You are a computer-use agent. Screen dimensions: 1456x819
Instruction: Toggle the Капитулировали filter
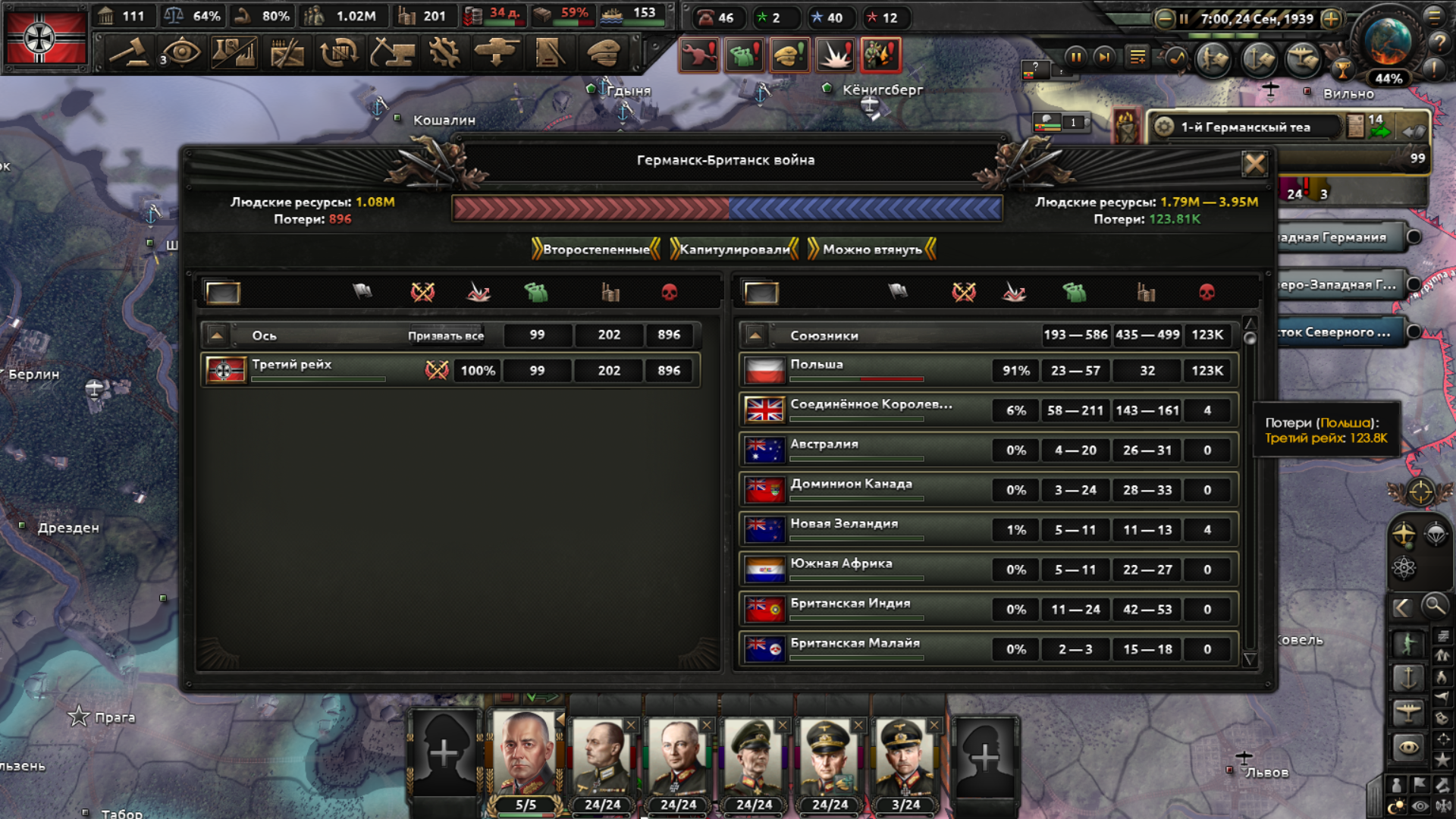pyautogui.click(x=734, y=249)
